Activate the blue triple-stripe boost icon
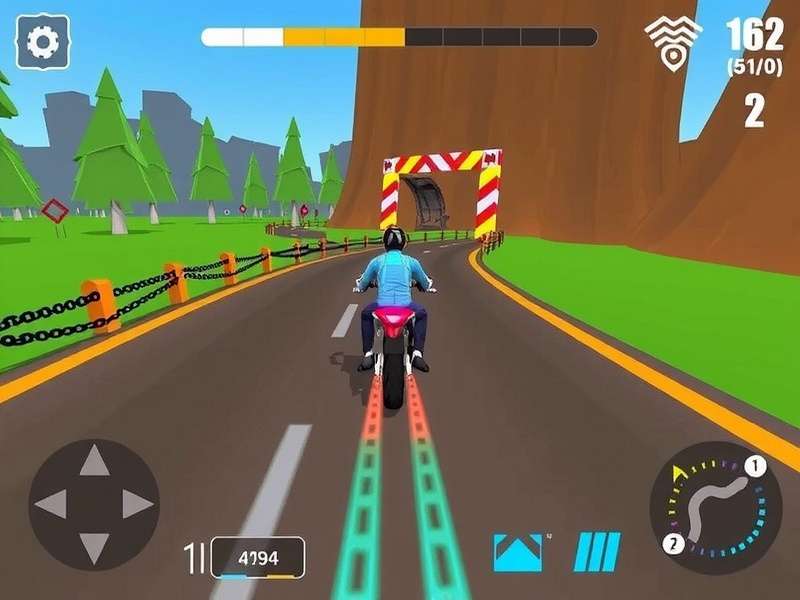Image resolution: width=800 pixels, height=600 pixels. click(597, 552)
